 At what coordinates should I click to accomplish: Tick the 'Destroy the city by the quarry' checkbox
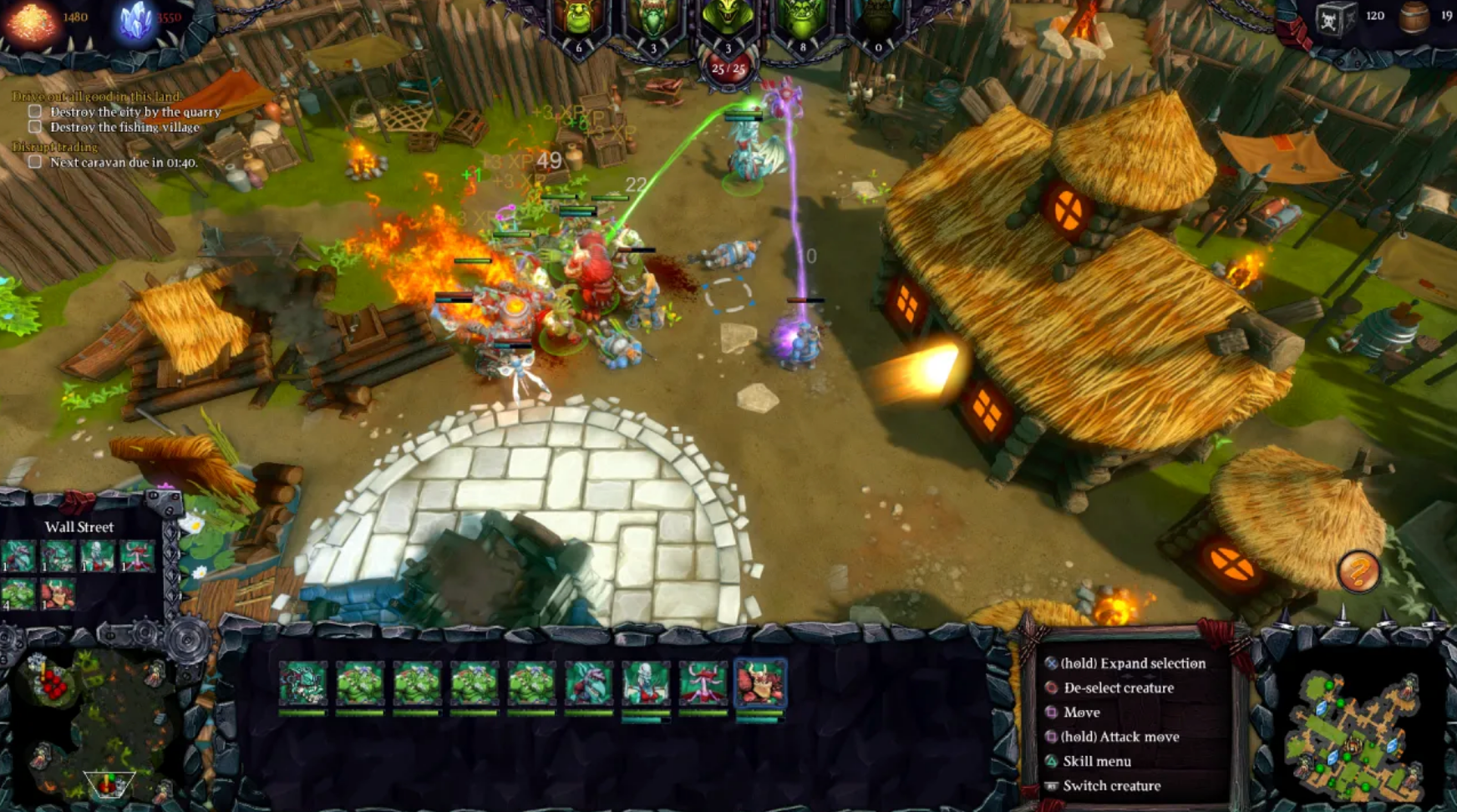(35, 110)
